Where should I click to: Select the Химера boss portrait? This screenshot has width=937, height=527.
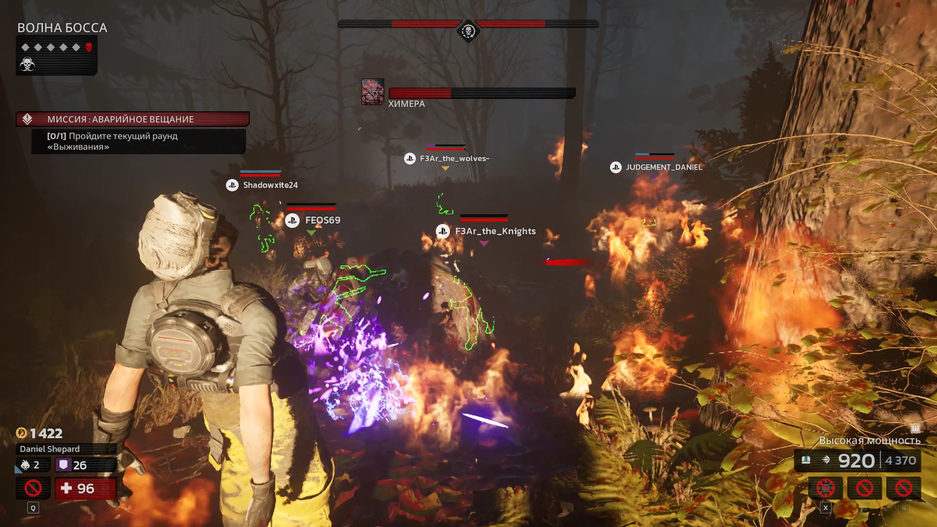coord(372,92)
